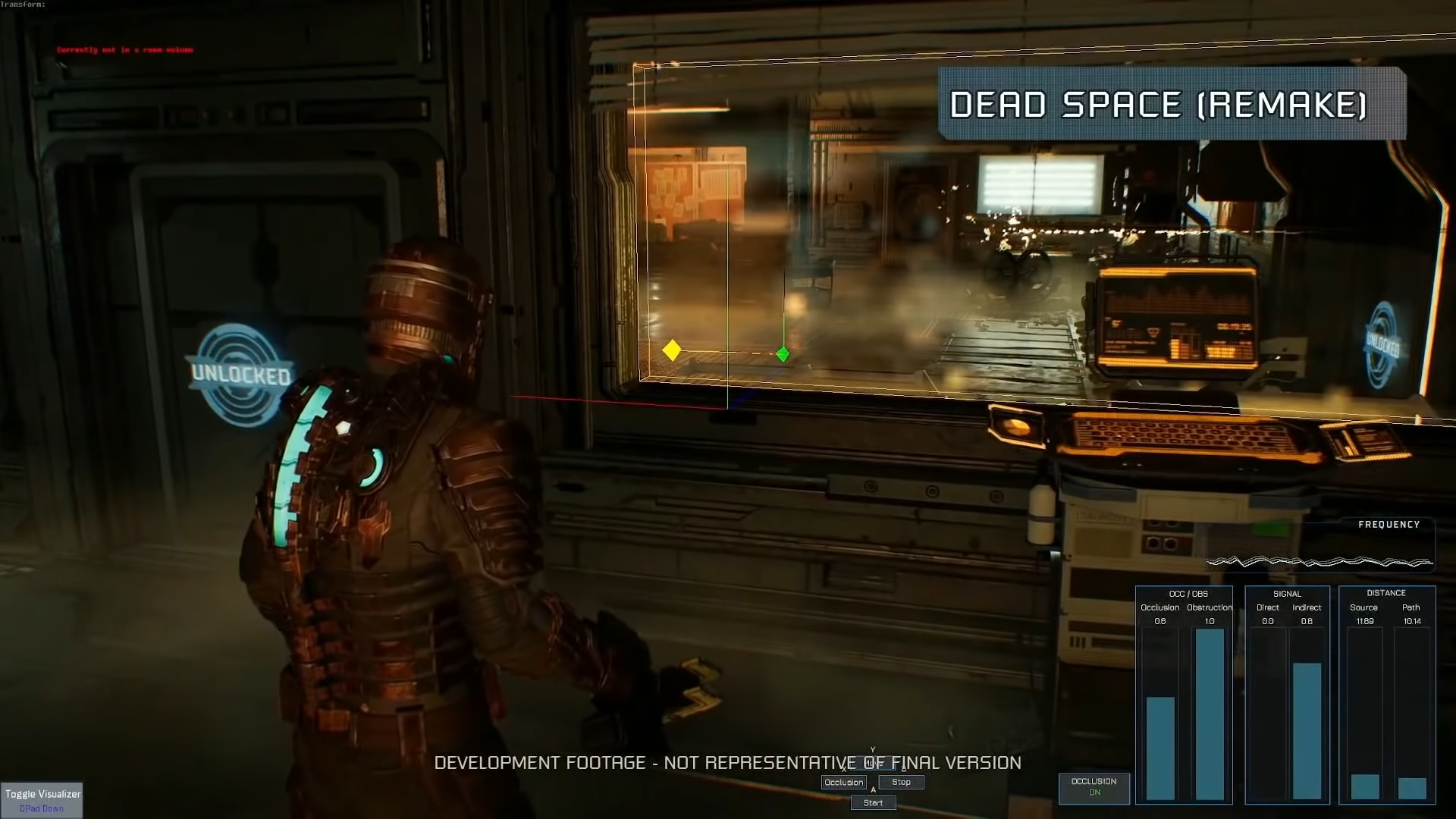This screenshot has width=1456, height=819.
Task: Open the Move selector above Start button
Action: click(x=874, y=763)
